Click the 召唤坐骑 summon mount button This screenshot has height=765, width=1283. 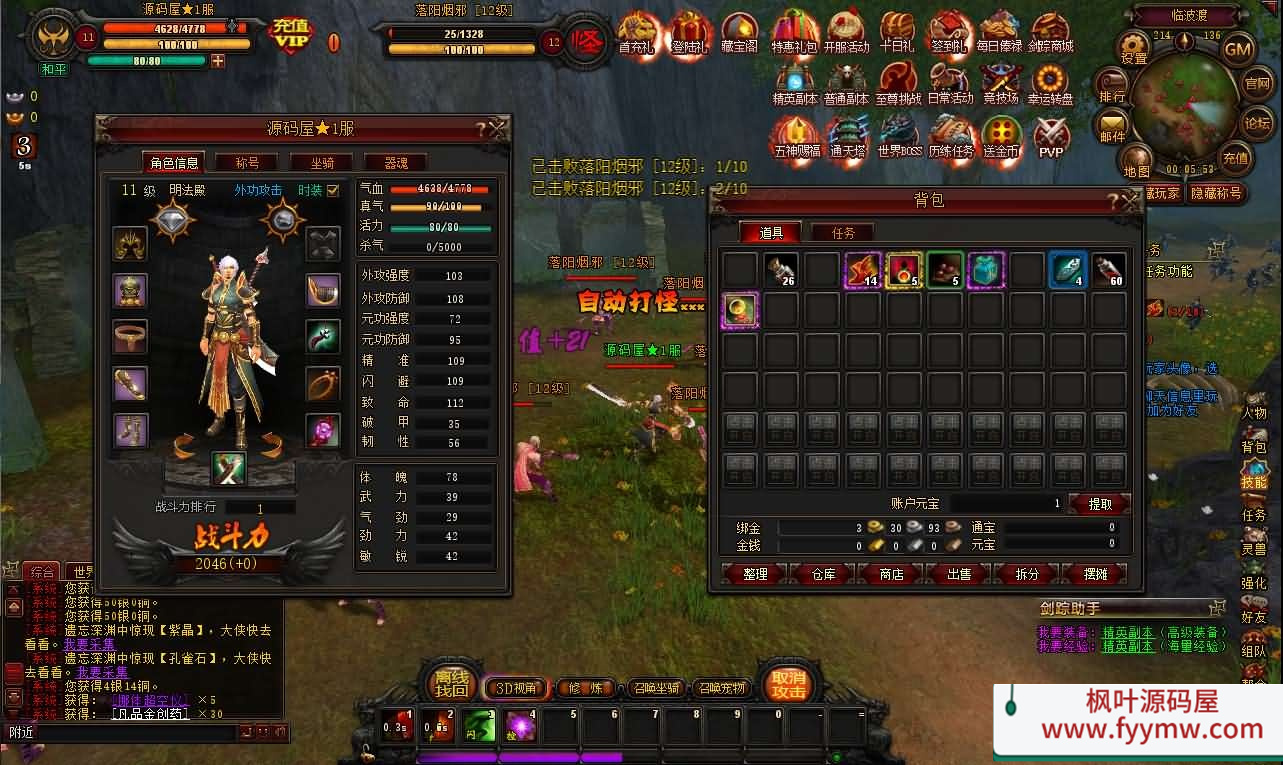click(655, 688)
